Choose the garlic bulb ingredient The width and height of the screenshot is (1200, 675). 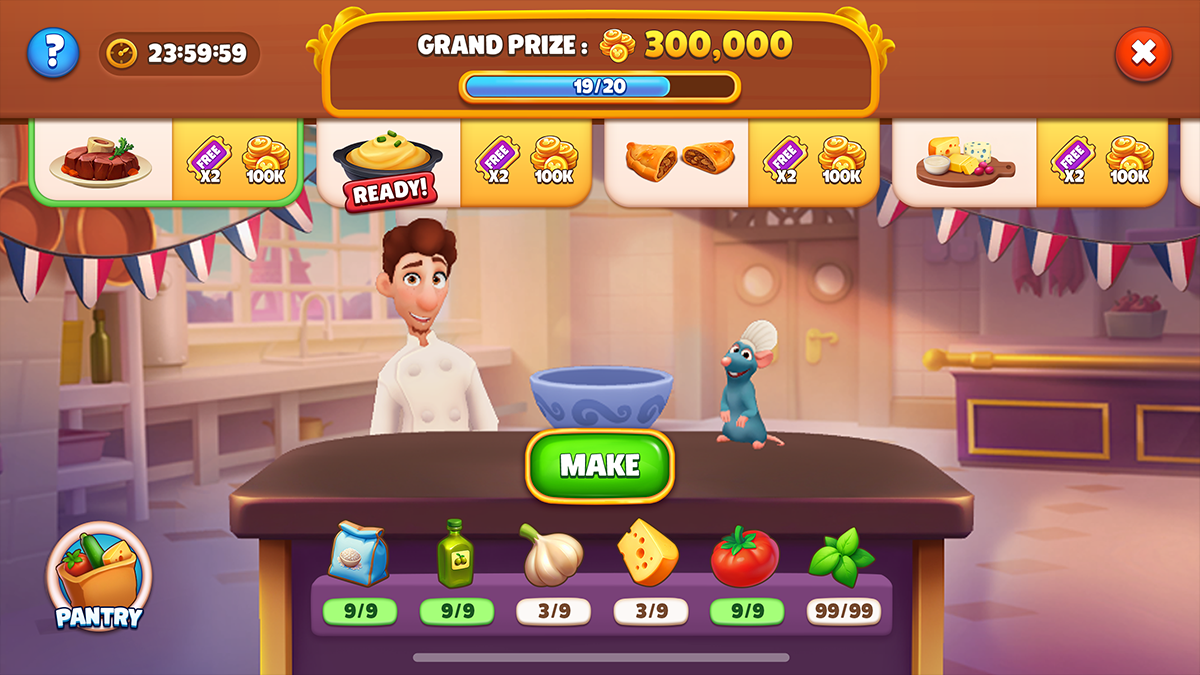pos(552,555)
